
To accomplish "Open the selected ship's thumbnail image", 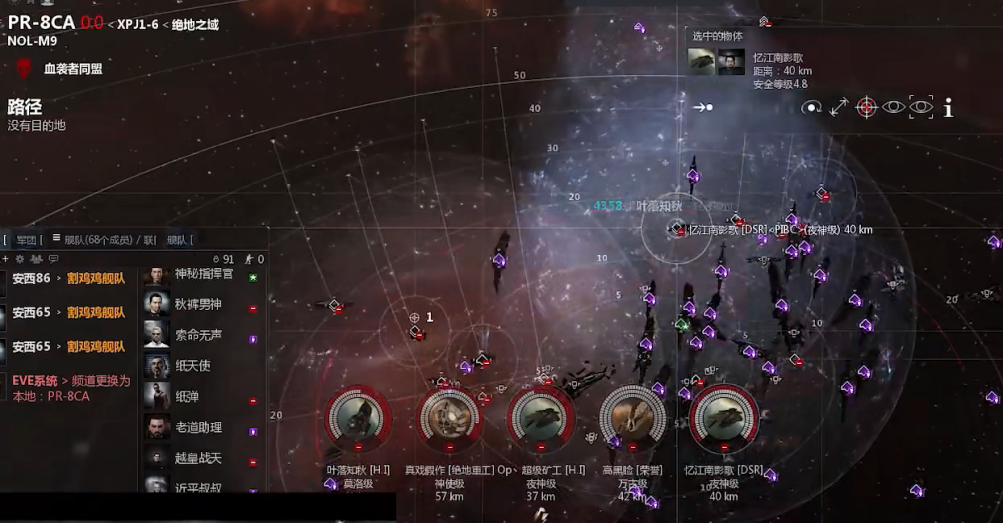I will pyautogui.click(x=702, y=63).
